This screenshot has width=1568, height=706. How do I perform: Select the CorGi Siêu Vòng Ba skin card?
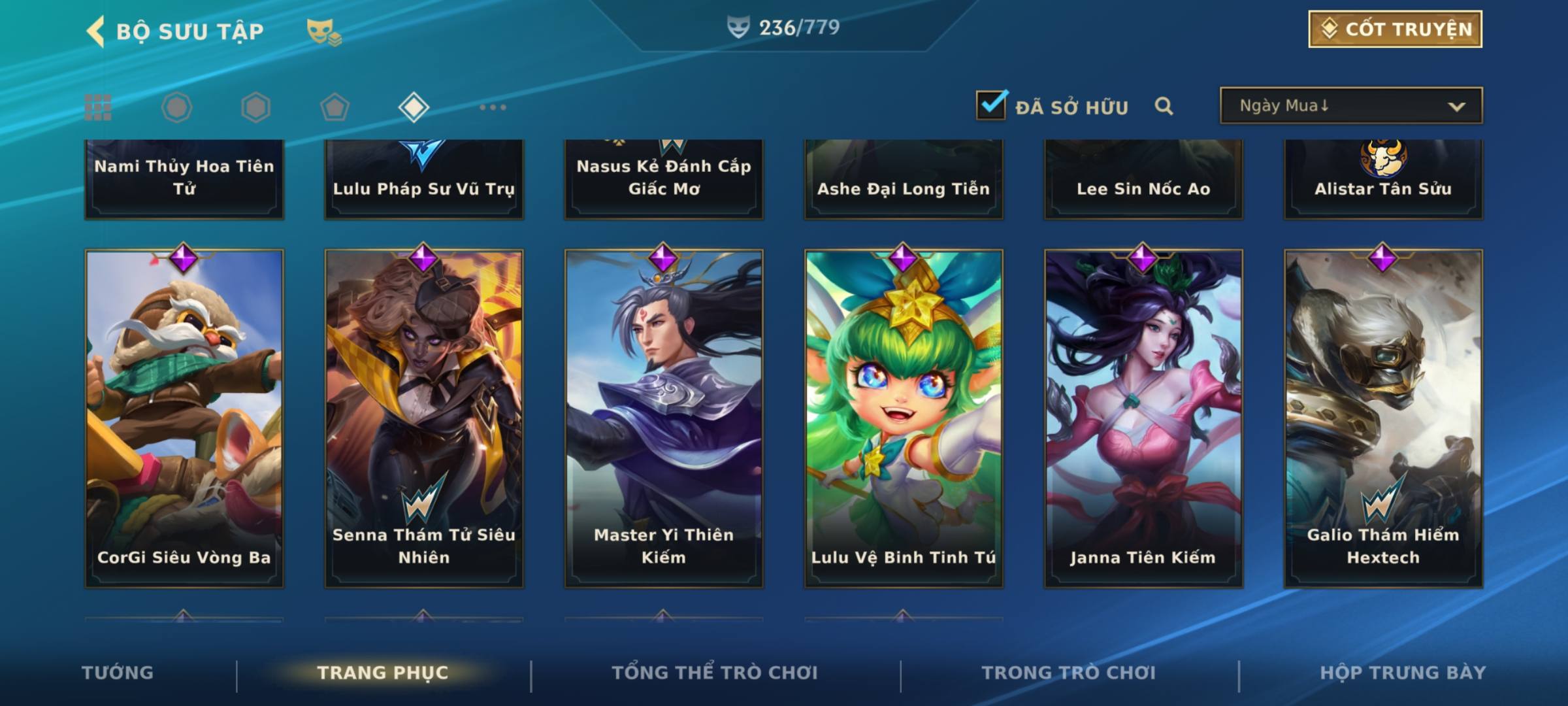tap(184, 418)
